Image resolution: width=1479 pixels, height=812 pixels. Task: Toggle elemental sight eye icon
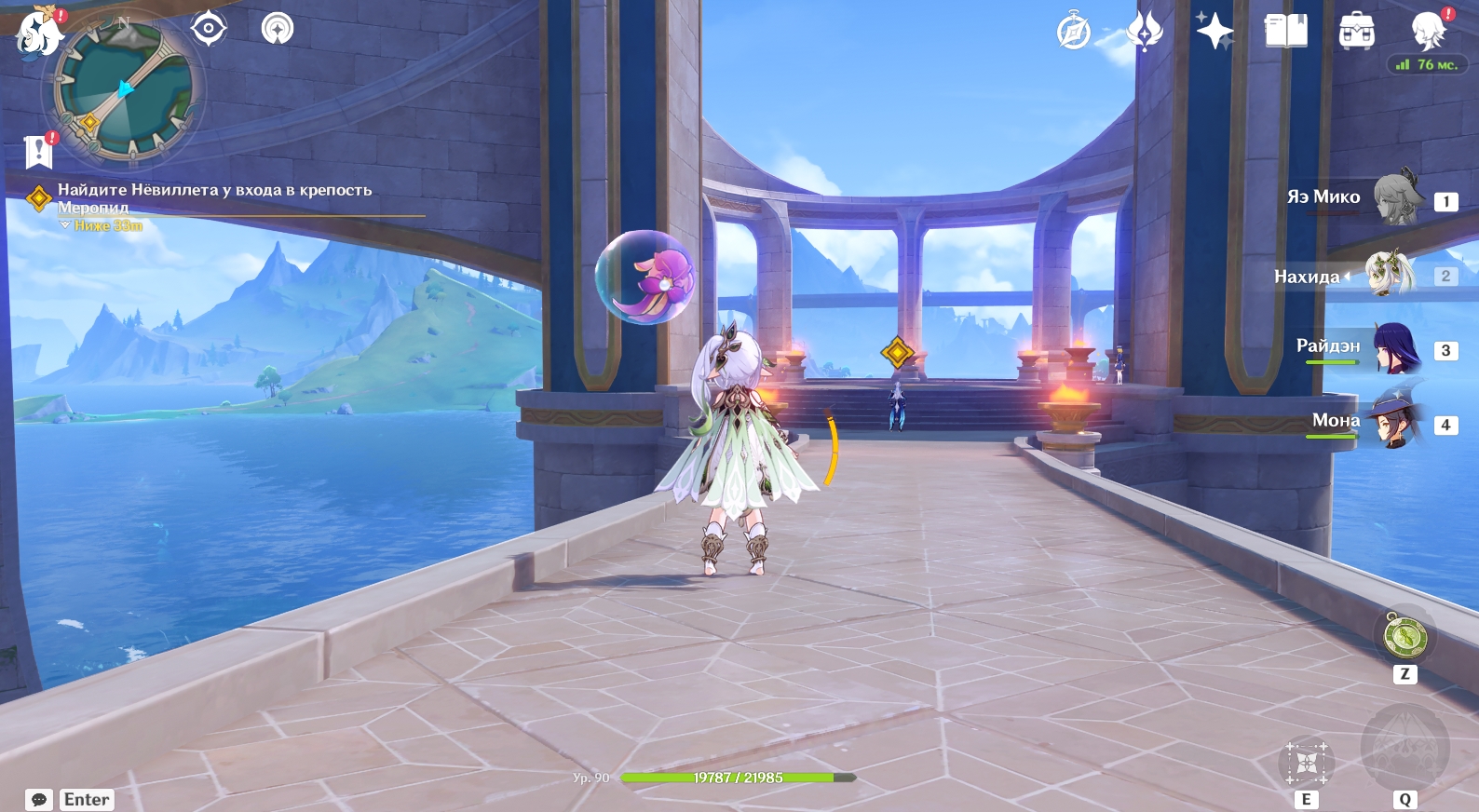pyautogui.click(x=209, y=29)
